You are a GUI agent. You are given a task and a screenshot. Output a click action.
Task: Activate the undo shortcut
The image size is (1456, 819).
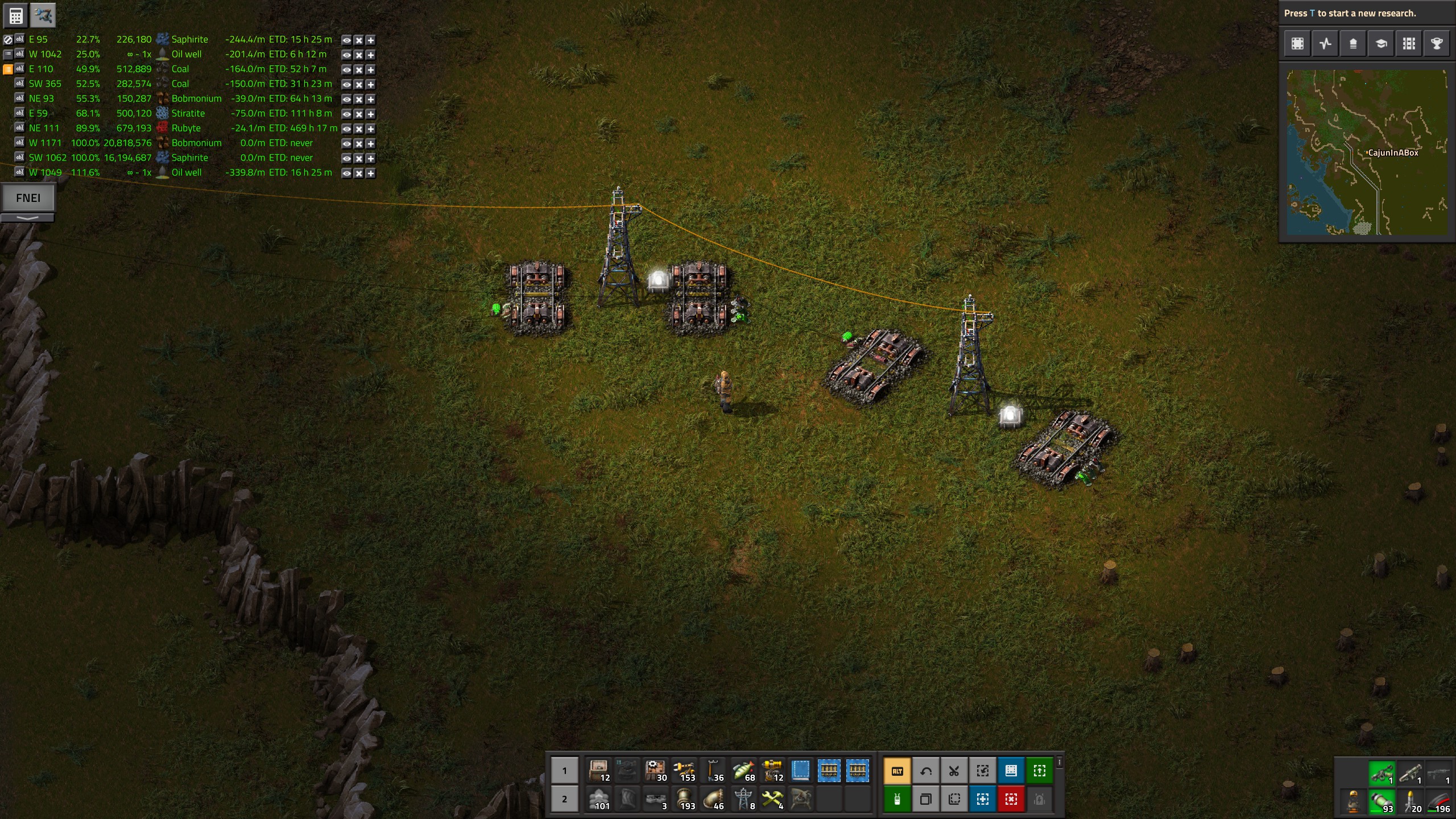click(x=926, y=771)
